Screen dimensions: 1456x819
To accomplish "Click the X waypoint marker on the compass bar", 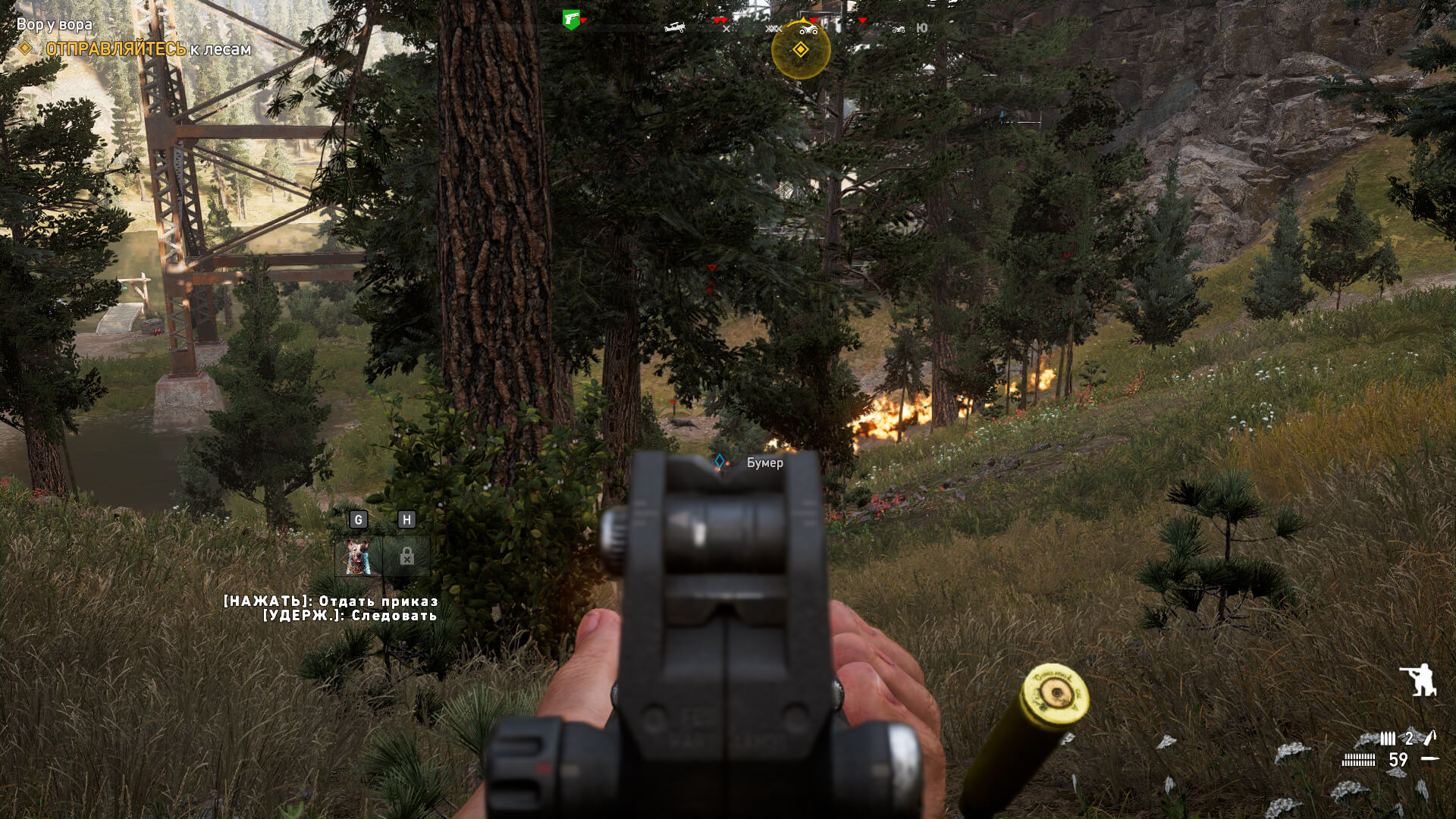I will (x=726, y=29).
